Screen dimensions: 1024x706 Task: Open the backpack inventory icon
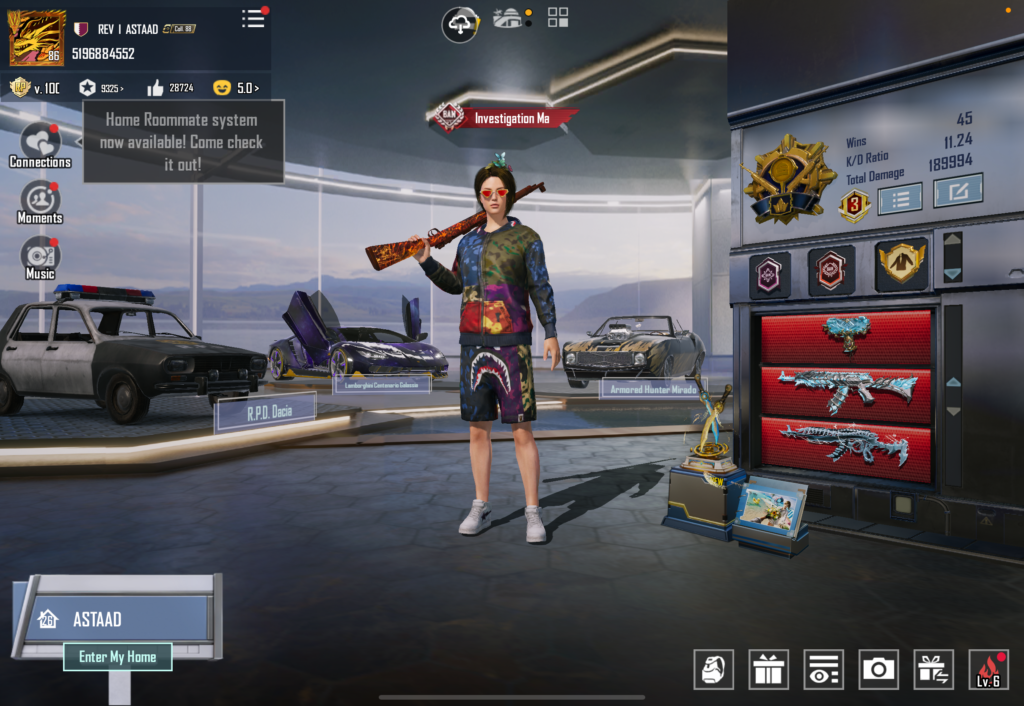[714, 669]
